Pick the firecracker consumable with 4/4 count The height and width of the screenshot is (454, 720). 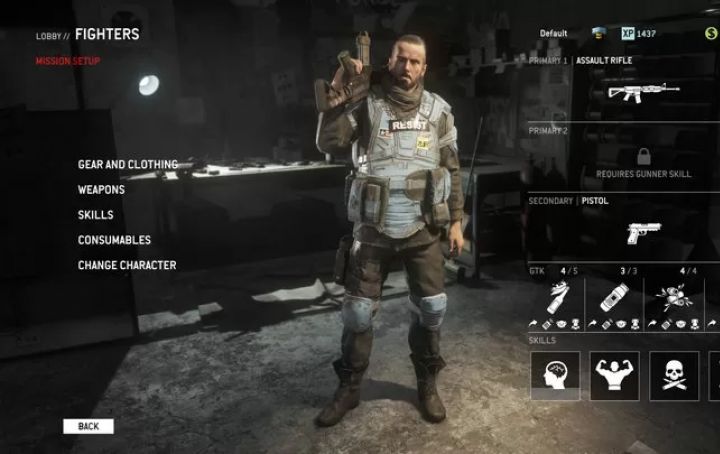point(674,297)
